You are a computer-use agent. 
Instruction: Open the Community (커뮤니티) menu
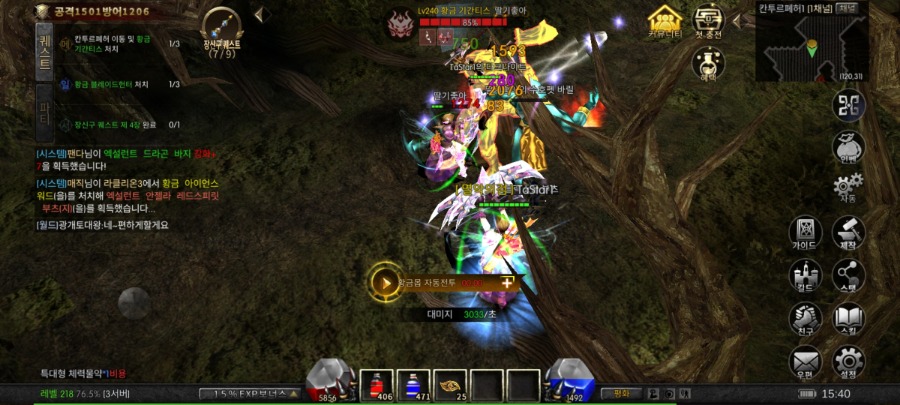(664, 21)
